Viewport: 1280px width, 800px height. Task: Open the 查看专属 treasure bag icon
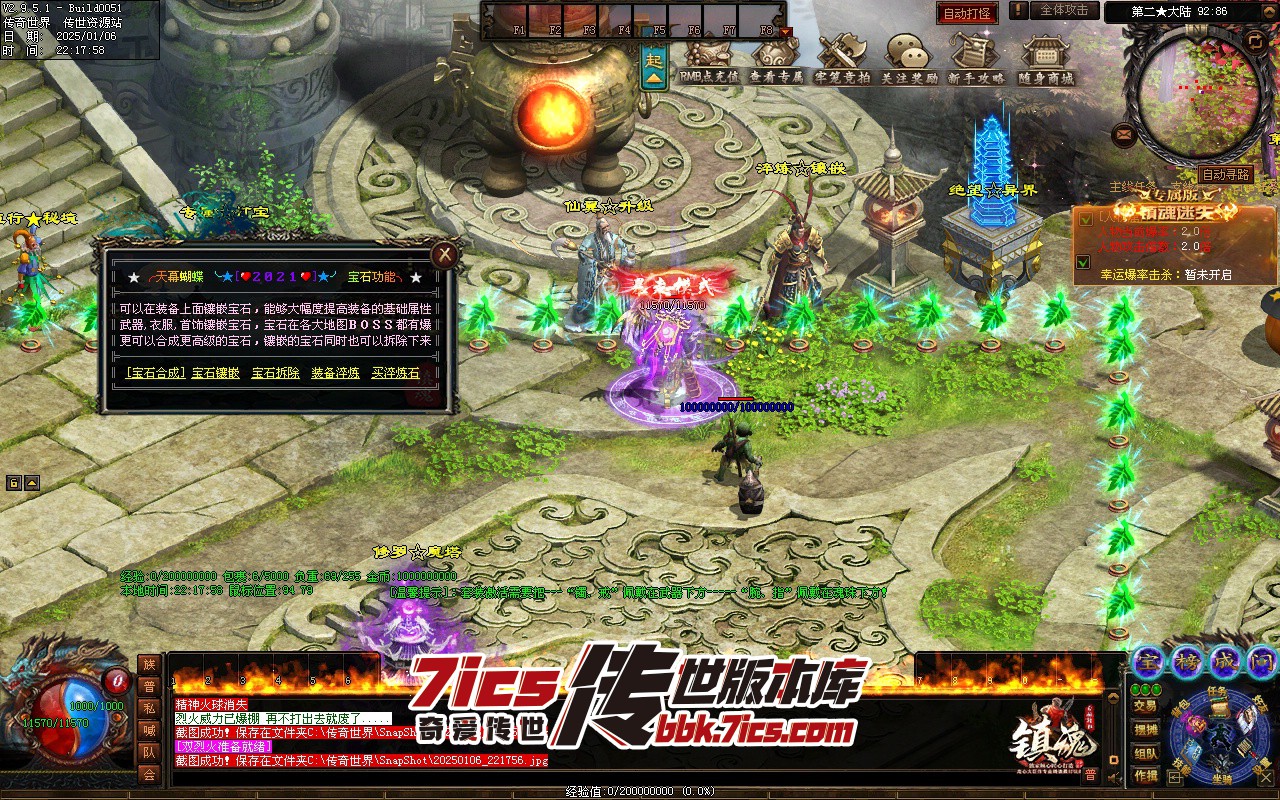(x=776, y=58)
